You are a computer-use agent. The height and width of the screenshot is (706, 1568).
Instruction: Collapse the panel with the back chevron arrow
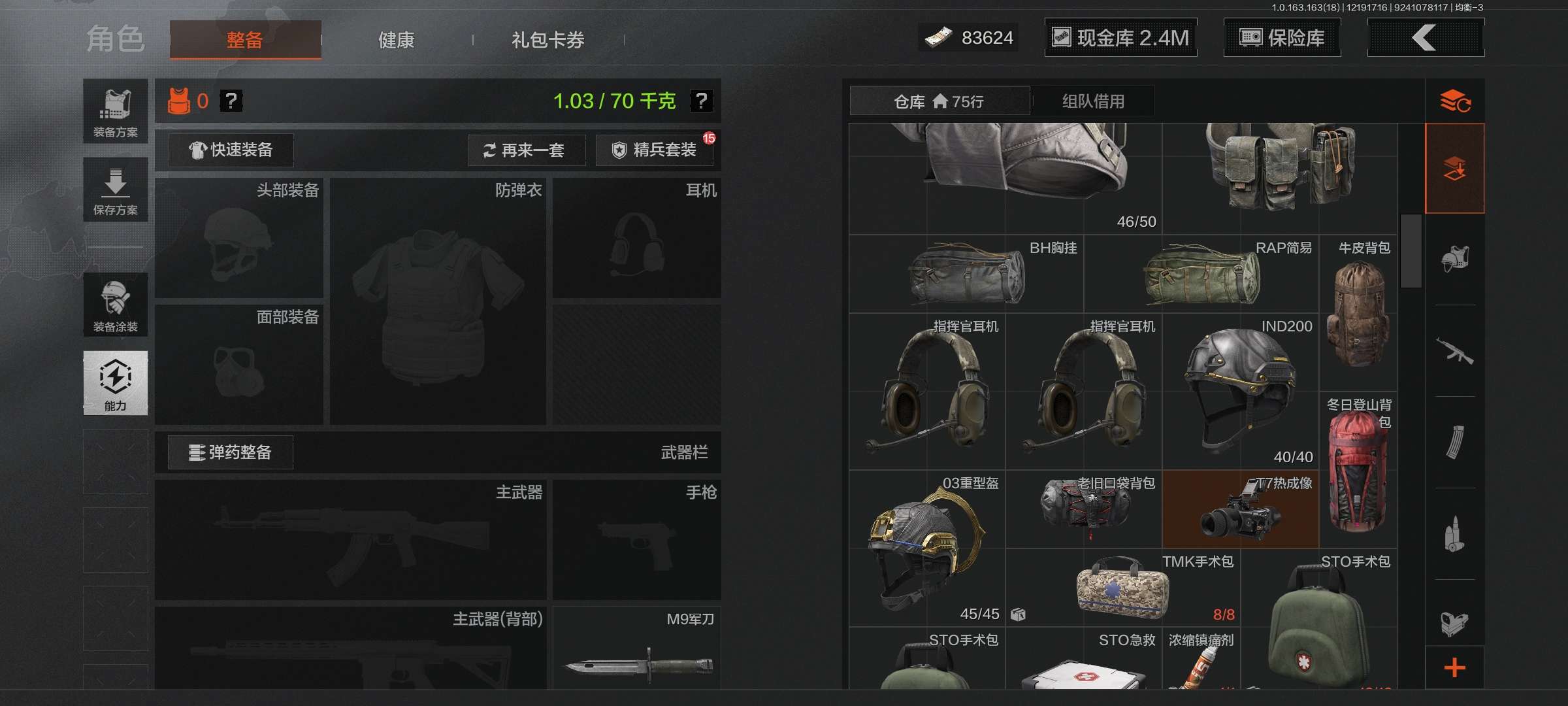pyautogui.click(x=1426, y=38)
